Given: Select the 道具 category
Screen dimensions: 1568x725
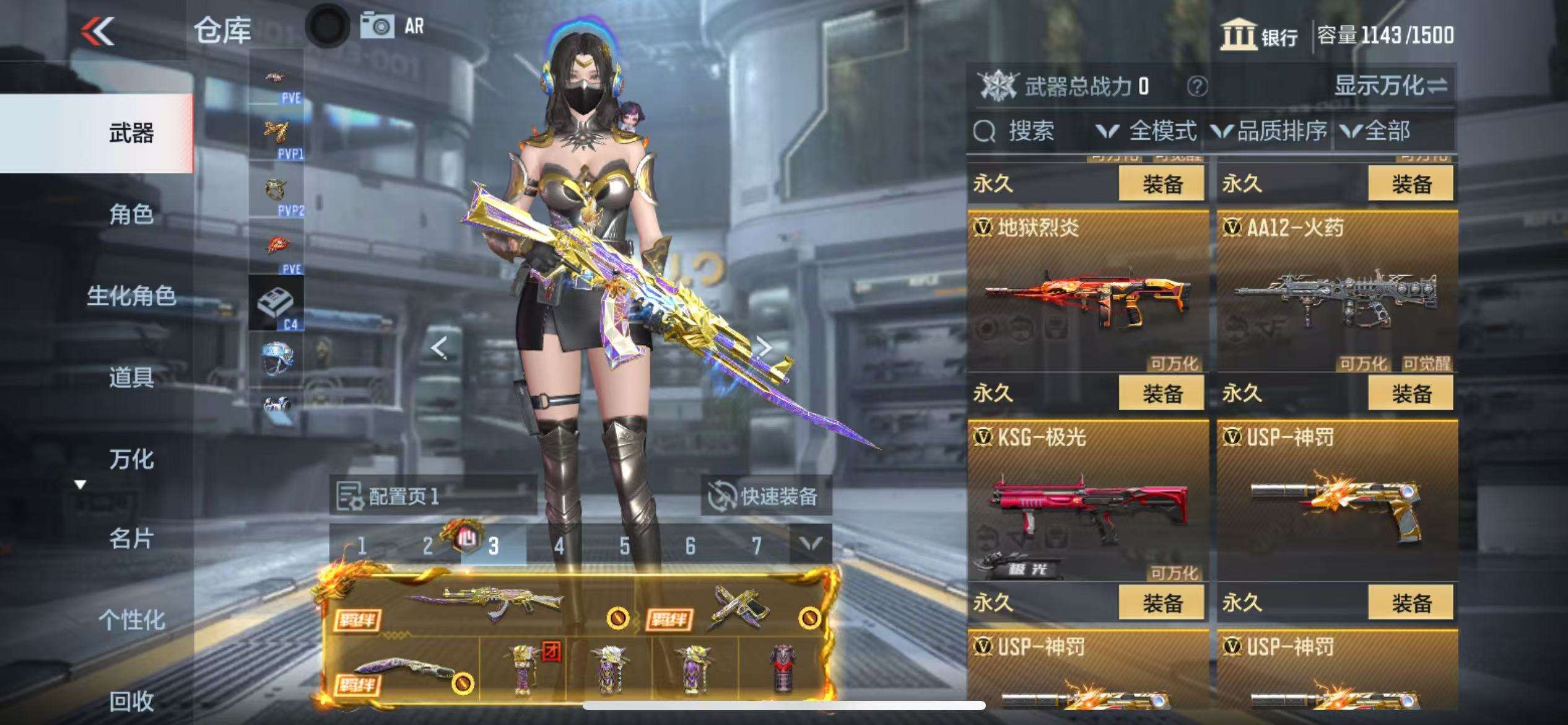Looking at the screenshot, I should 131,377.
